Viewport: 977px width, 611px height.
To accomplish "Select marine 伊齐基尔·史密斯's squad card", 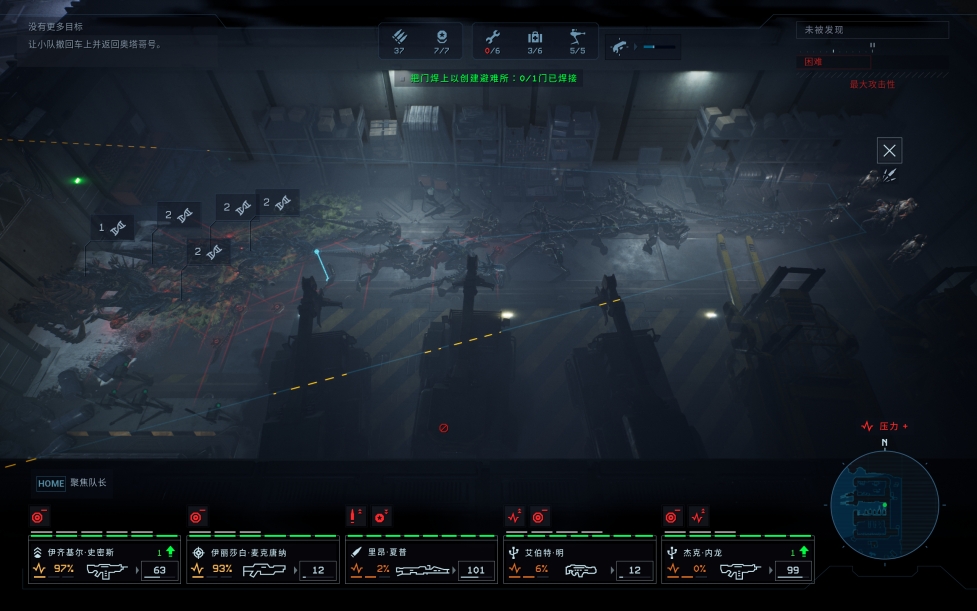I will tap(103, 560).
